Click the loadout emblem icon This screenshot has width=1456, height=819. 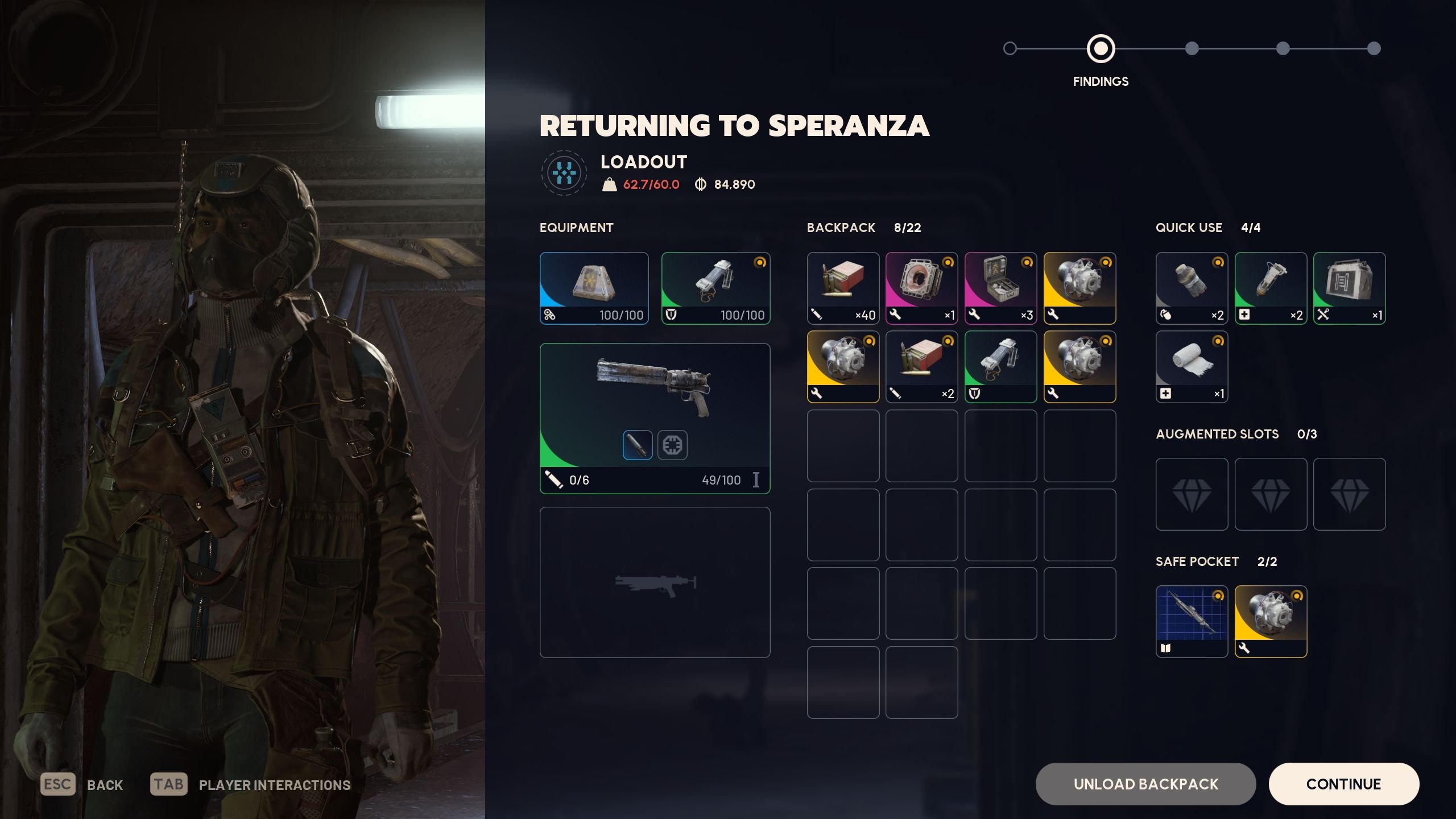(564, 173)
